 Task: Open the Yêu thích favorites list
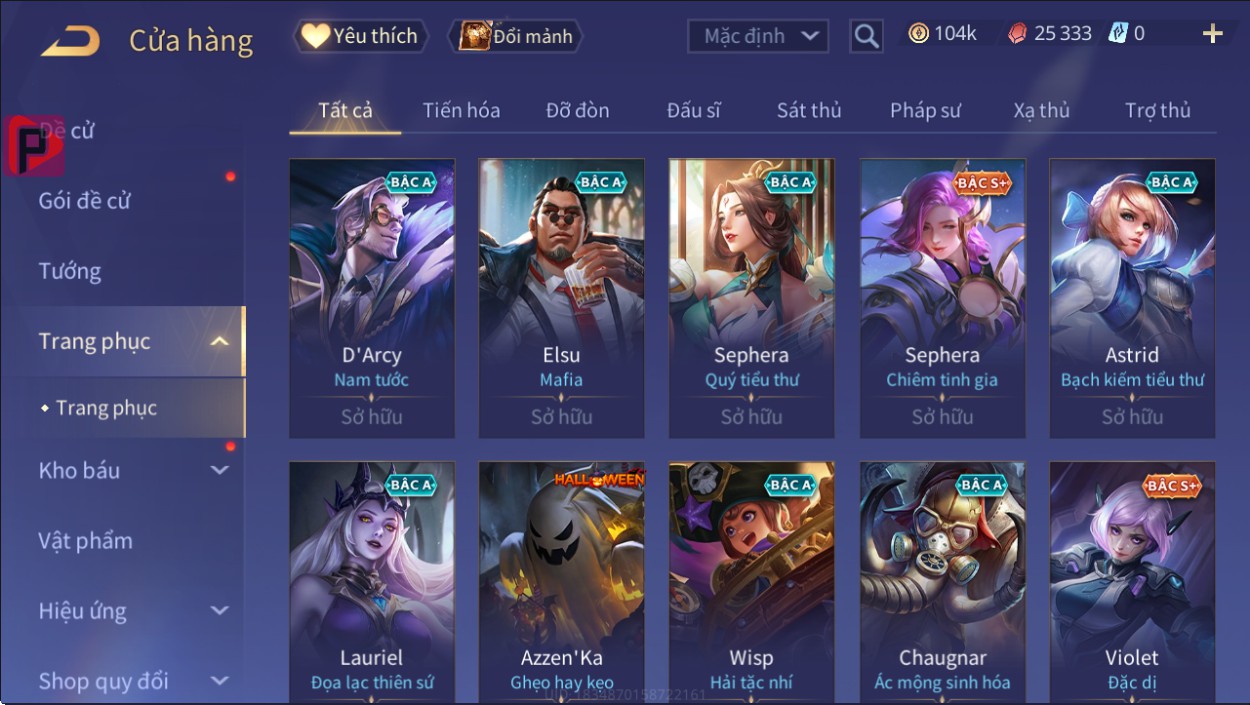pos(361,37)
